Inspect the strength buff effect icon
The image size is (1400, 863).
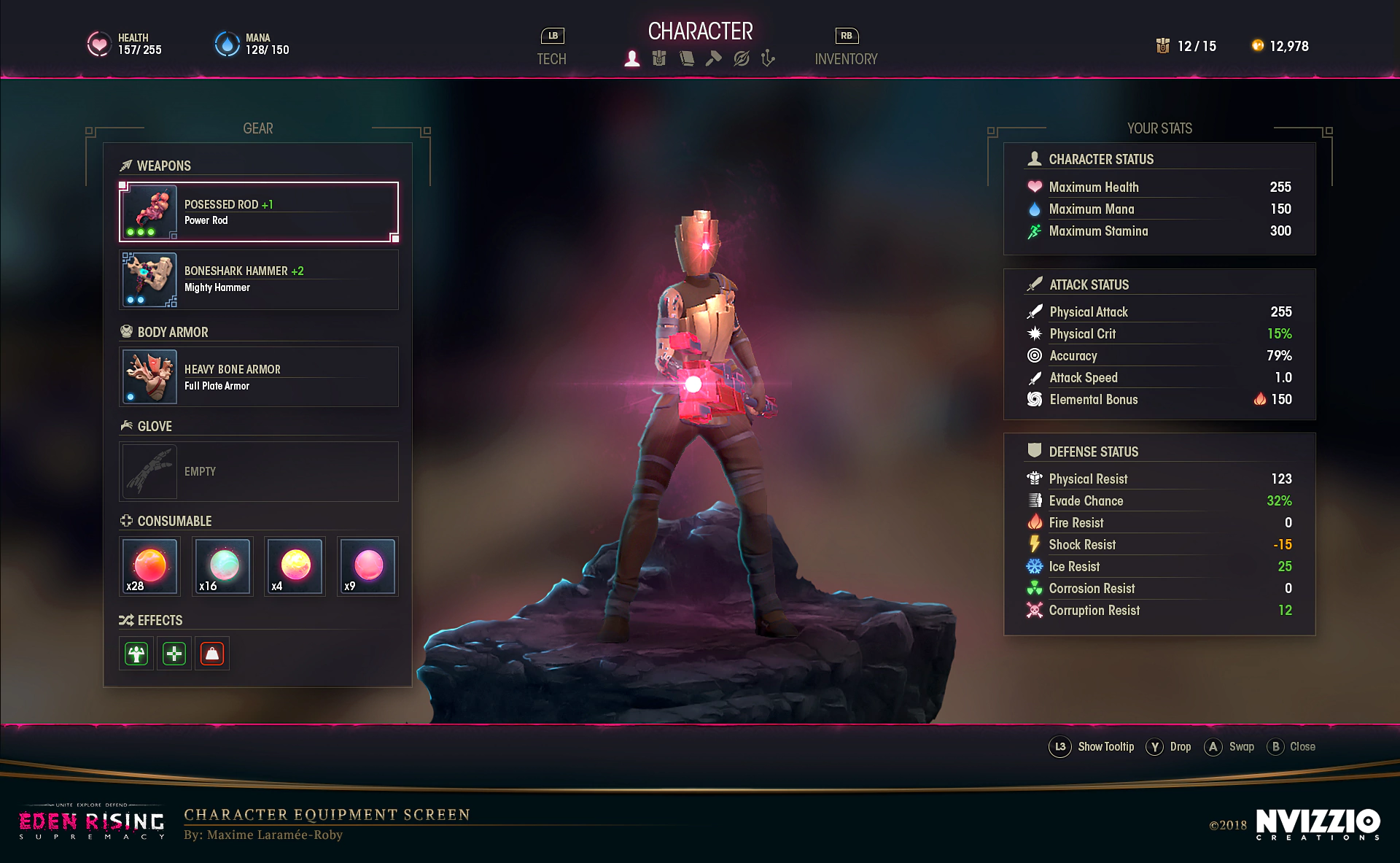pyautogui.click(x=136, y=654)
